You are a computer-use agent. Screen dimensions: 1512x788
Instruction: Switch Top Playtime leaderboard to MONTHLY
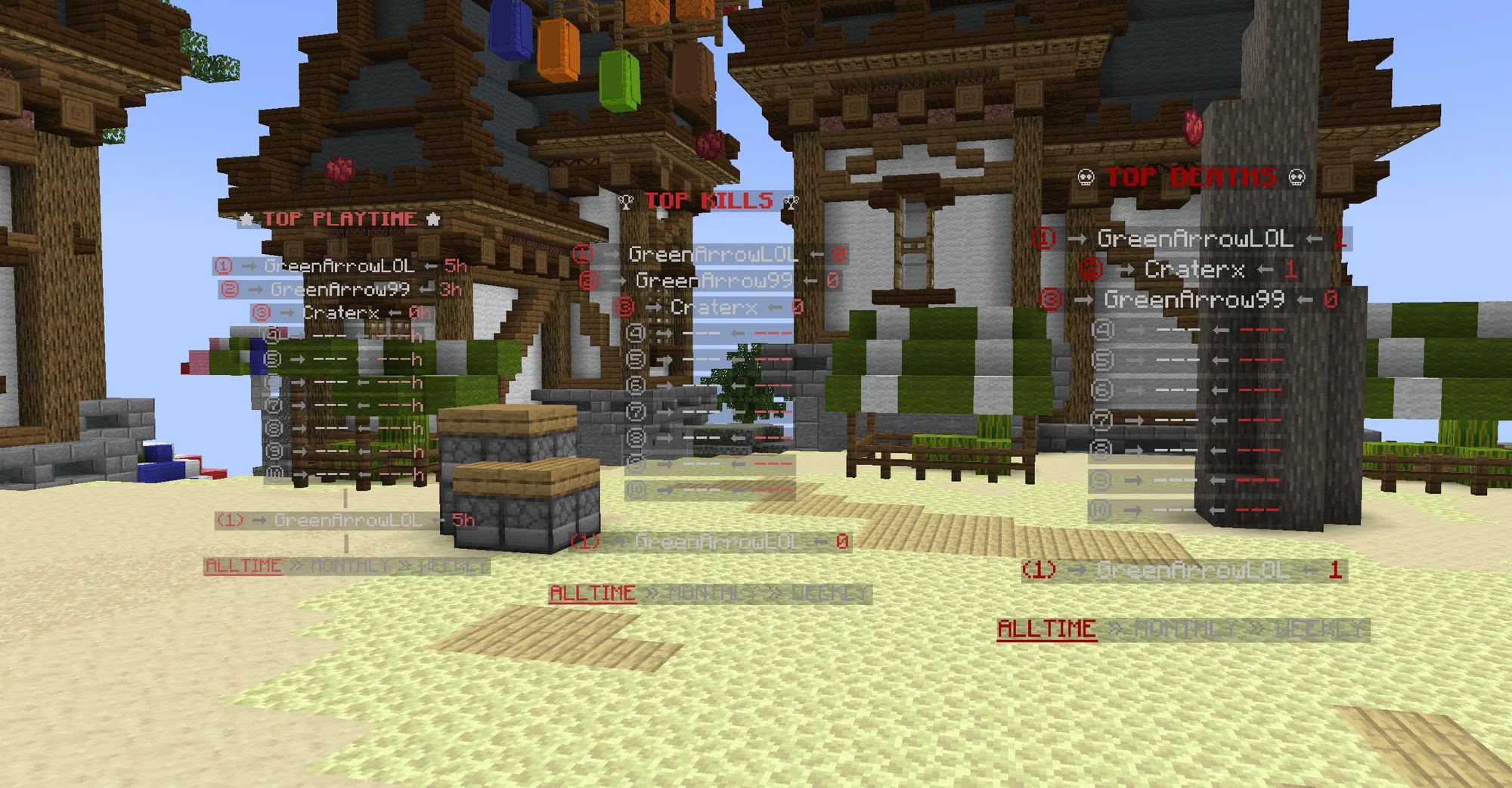click(349, 566)
